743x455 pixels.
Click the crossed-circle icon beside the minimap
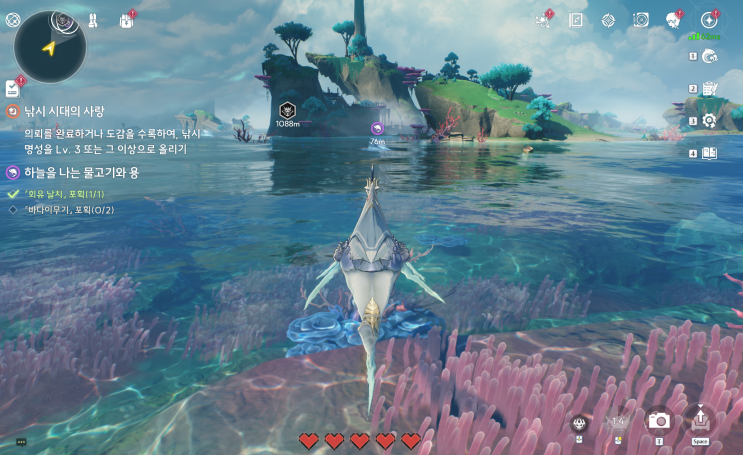click(x=12, y=19)
